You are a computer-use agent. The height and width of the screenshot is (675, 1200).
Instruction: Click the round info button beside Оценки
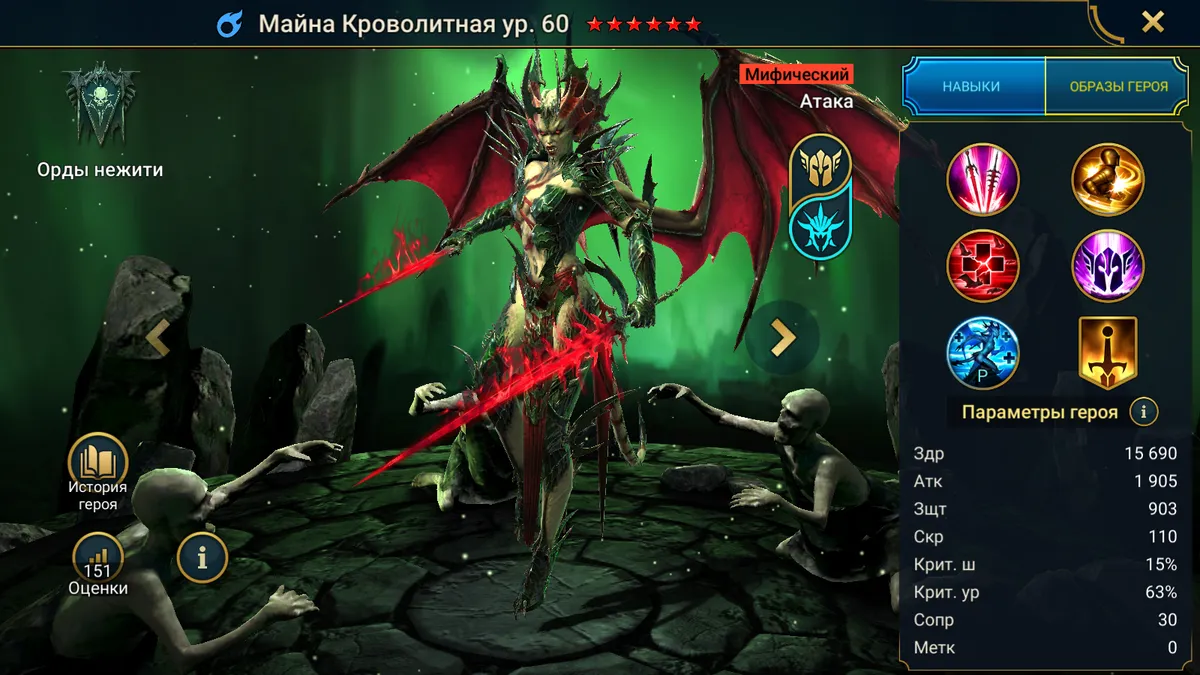point(202,558)
